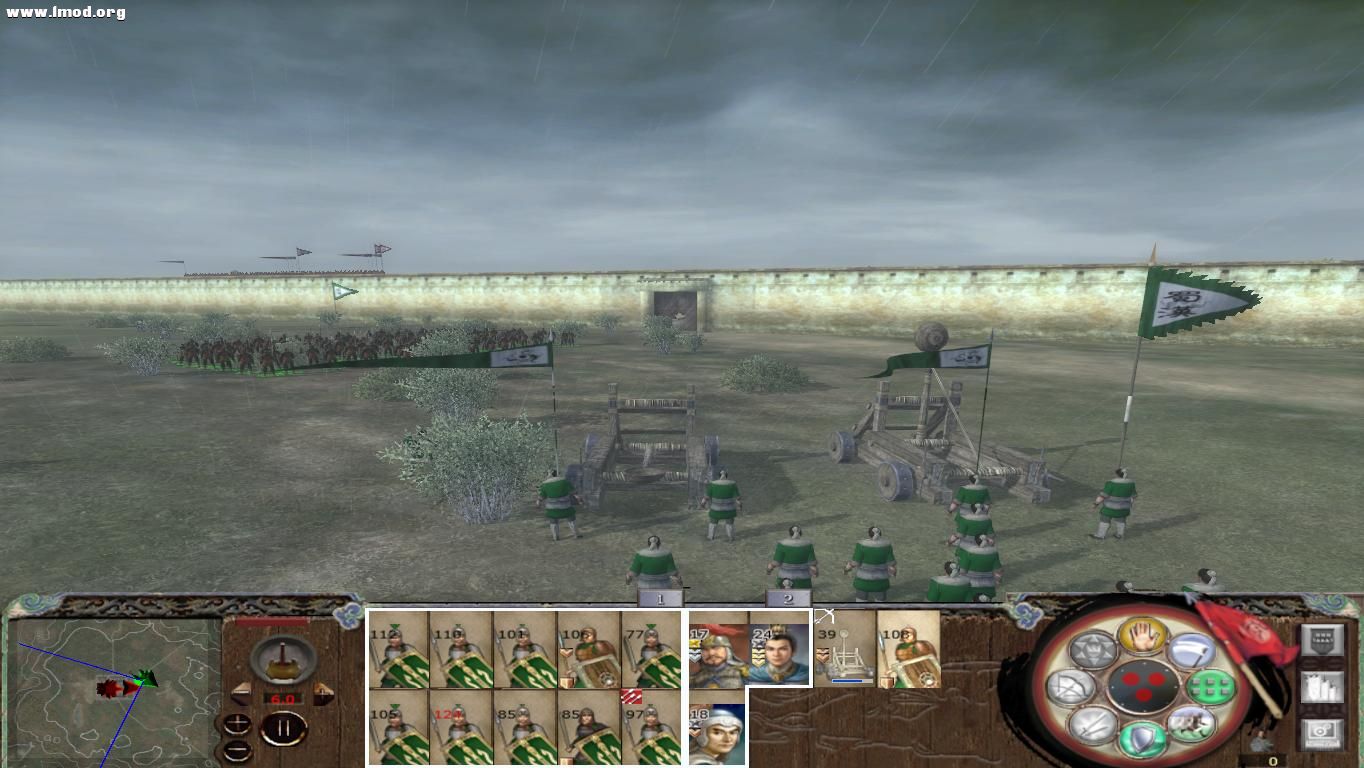Click the camera icon on the right panel

click(x=1323, y=731)
